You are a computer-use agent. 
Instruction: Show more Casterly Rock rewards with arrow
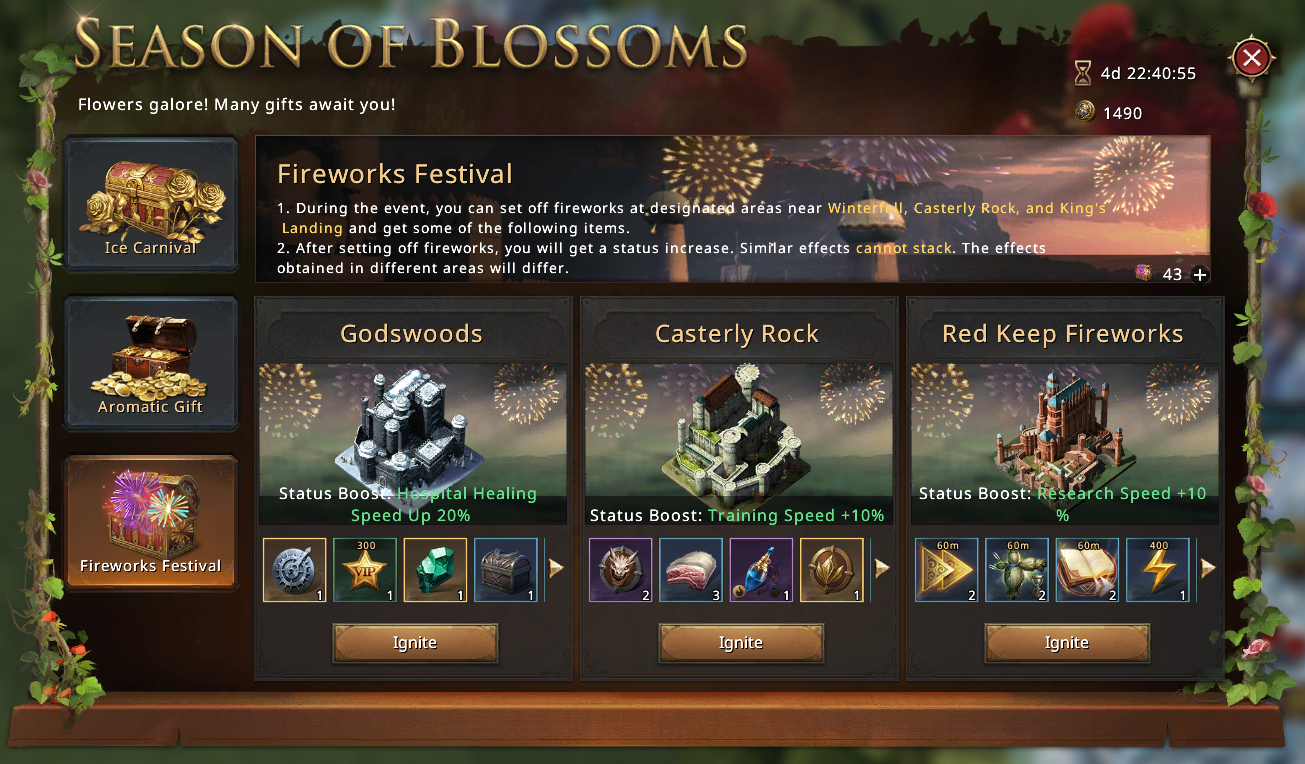coord(883,568)
